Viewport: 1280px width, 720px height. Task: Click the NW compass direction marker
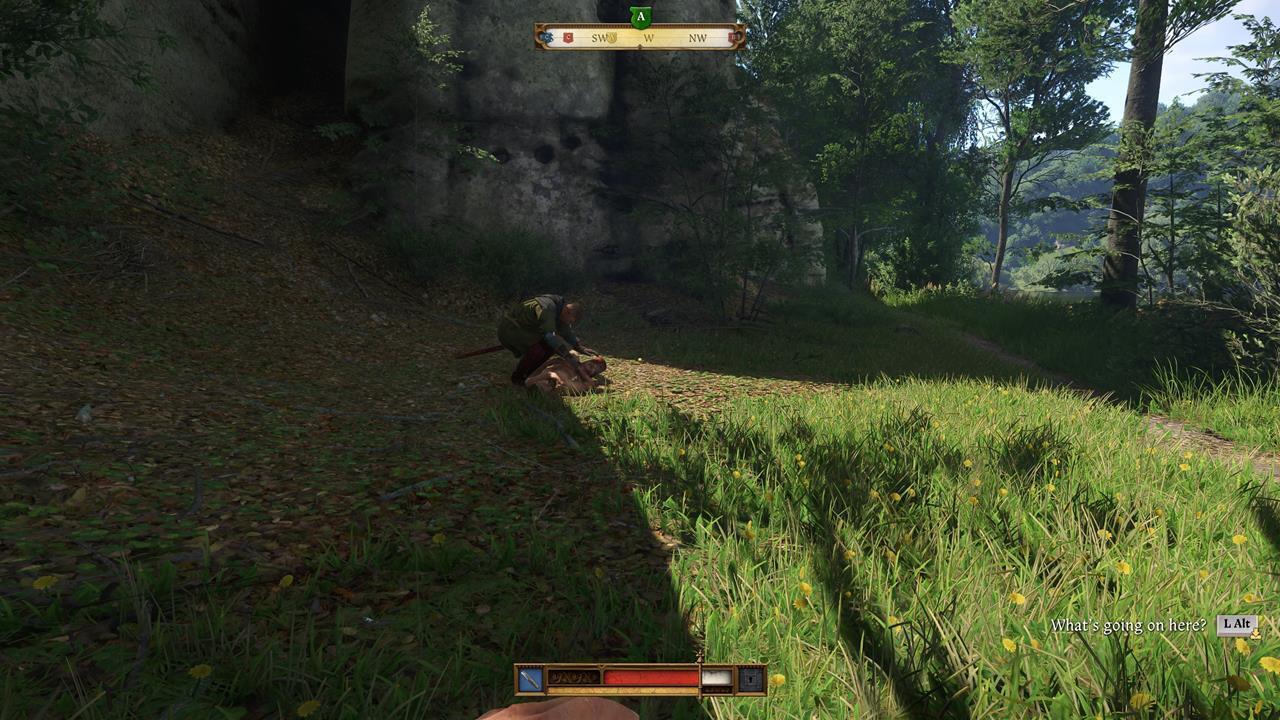tap(698, 37)
